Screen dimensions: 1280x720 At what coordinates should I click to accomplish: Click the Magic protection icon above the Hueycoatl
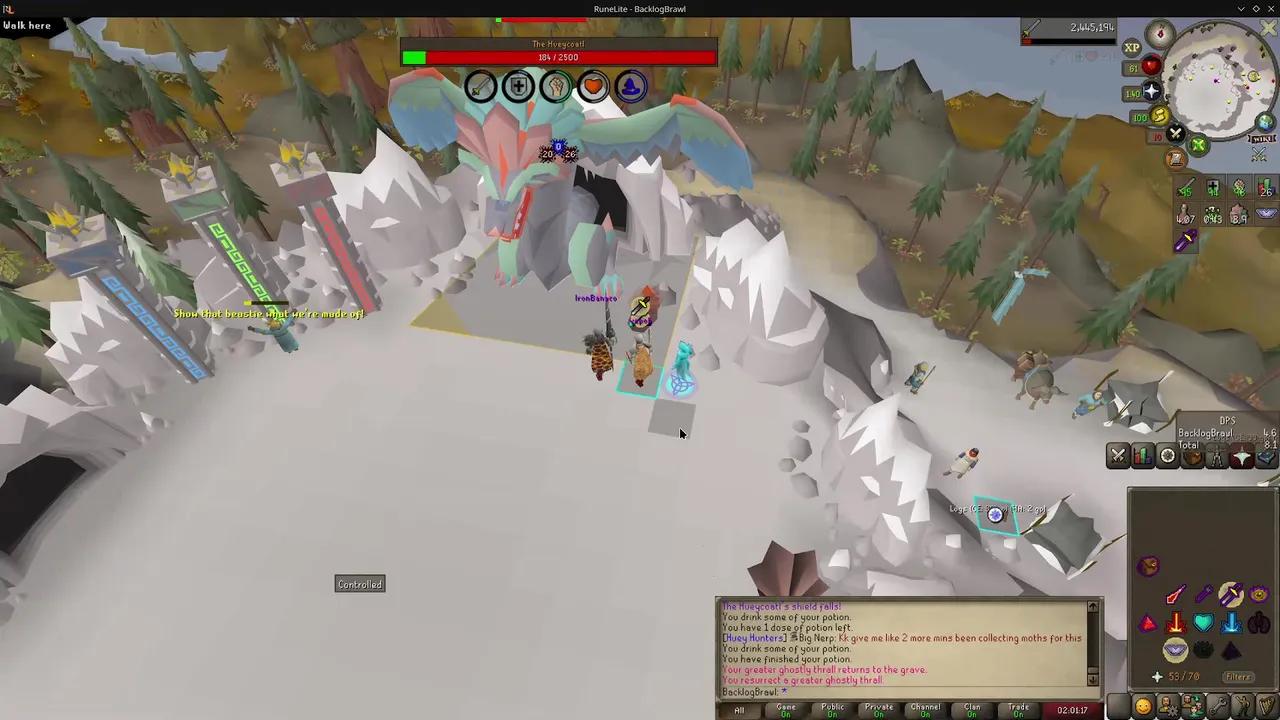click(x=629, y=87)
